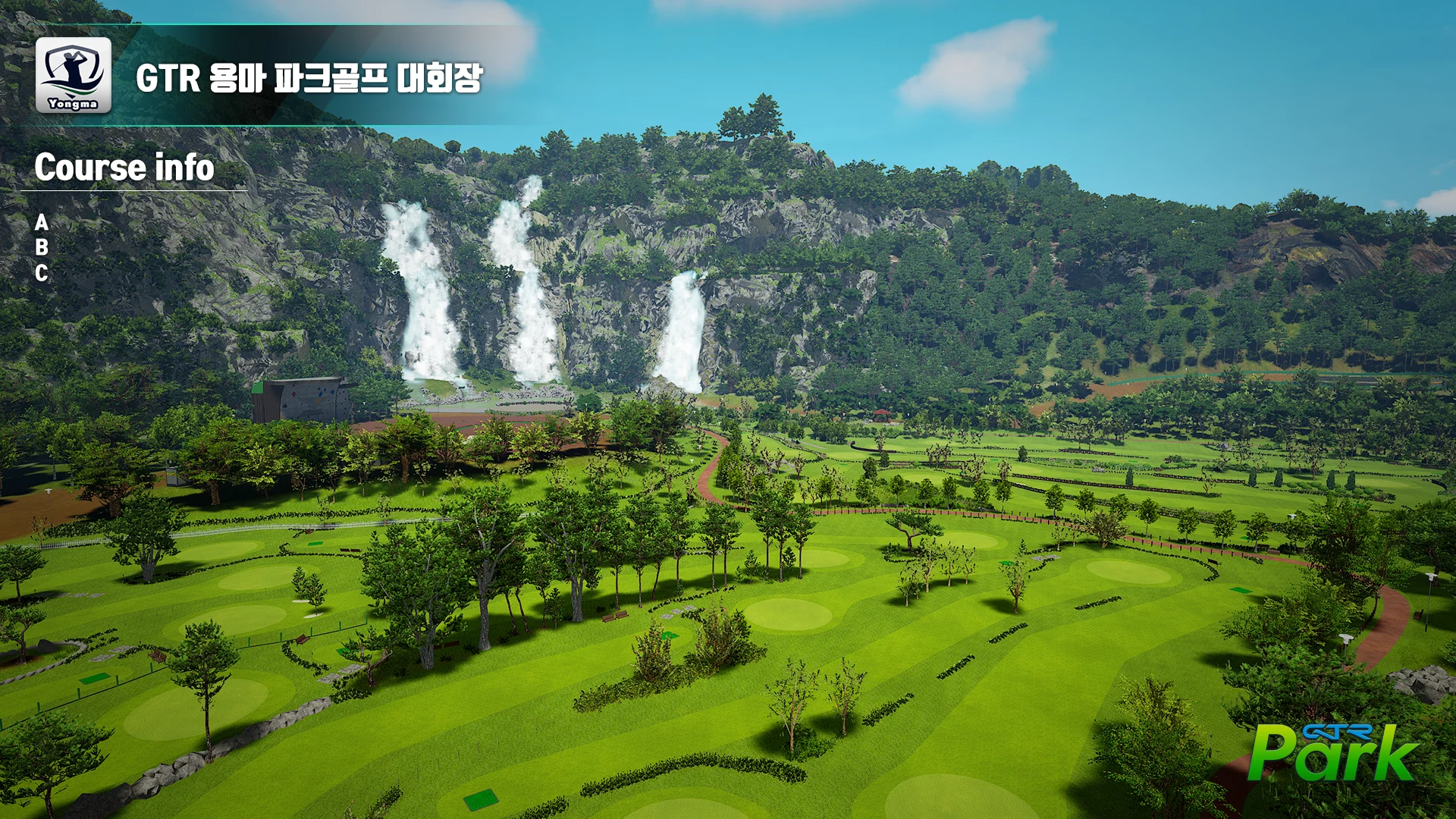The image size is (1456, 819).
Task: Select course A in Course info
Action: (x=42, y=222)
